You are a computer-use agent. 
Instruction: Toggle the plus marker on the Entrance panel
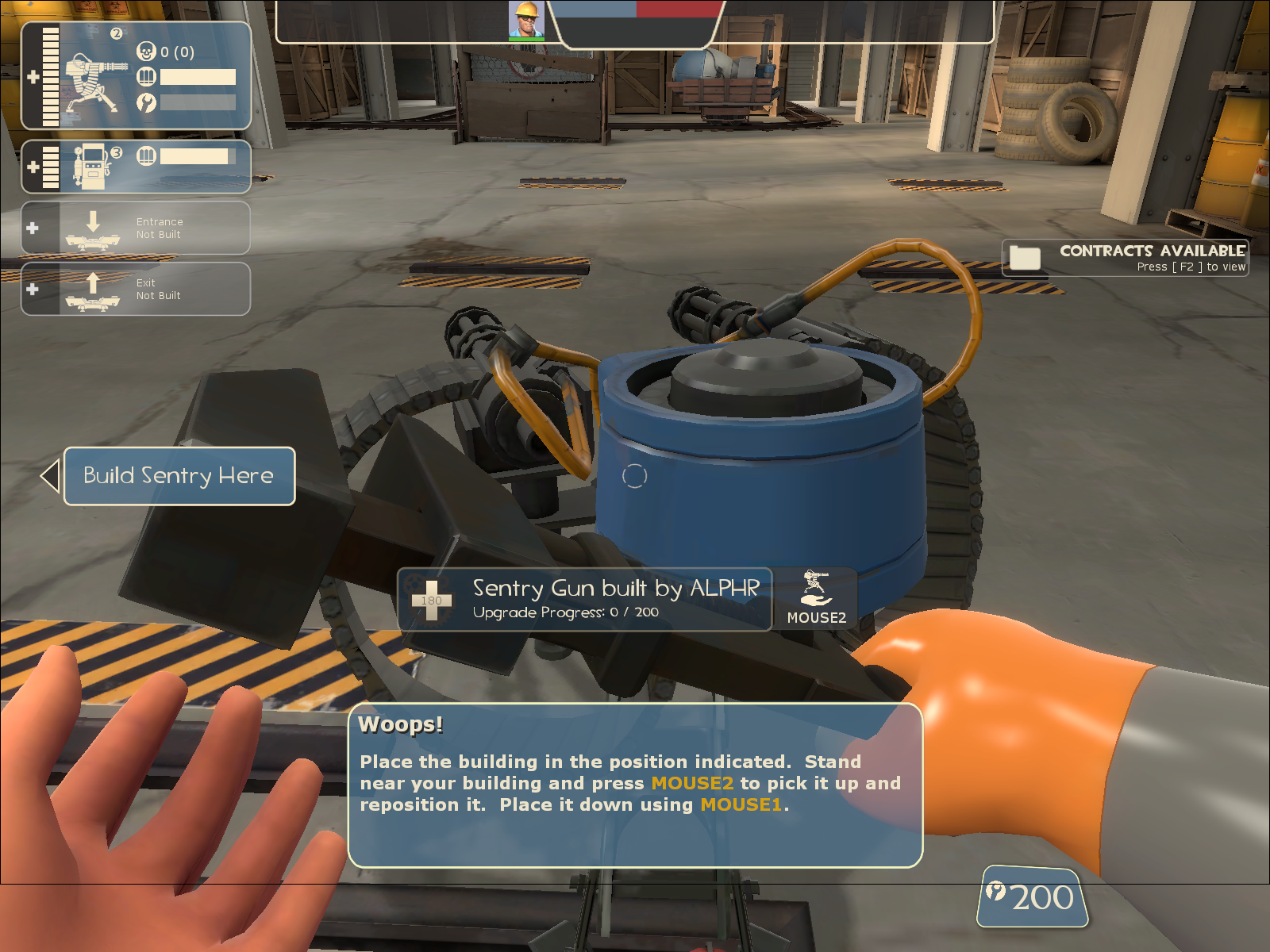tap(33, 227)
